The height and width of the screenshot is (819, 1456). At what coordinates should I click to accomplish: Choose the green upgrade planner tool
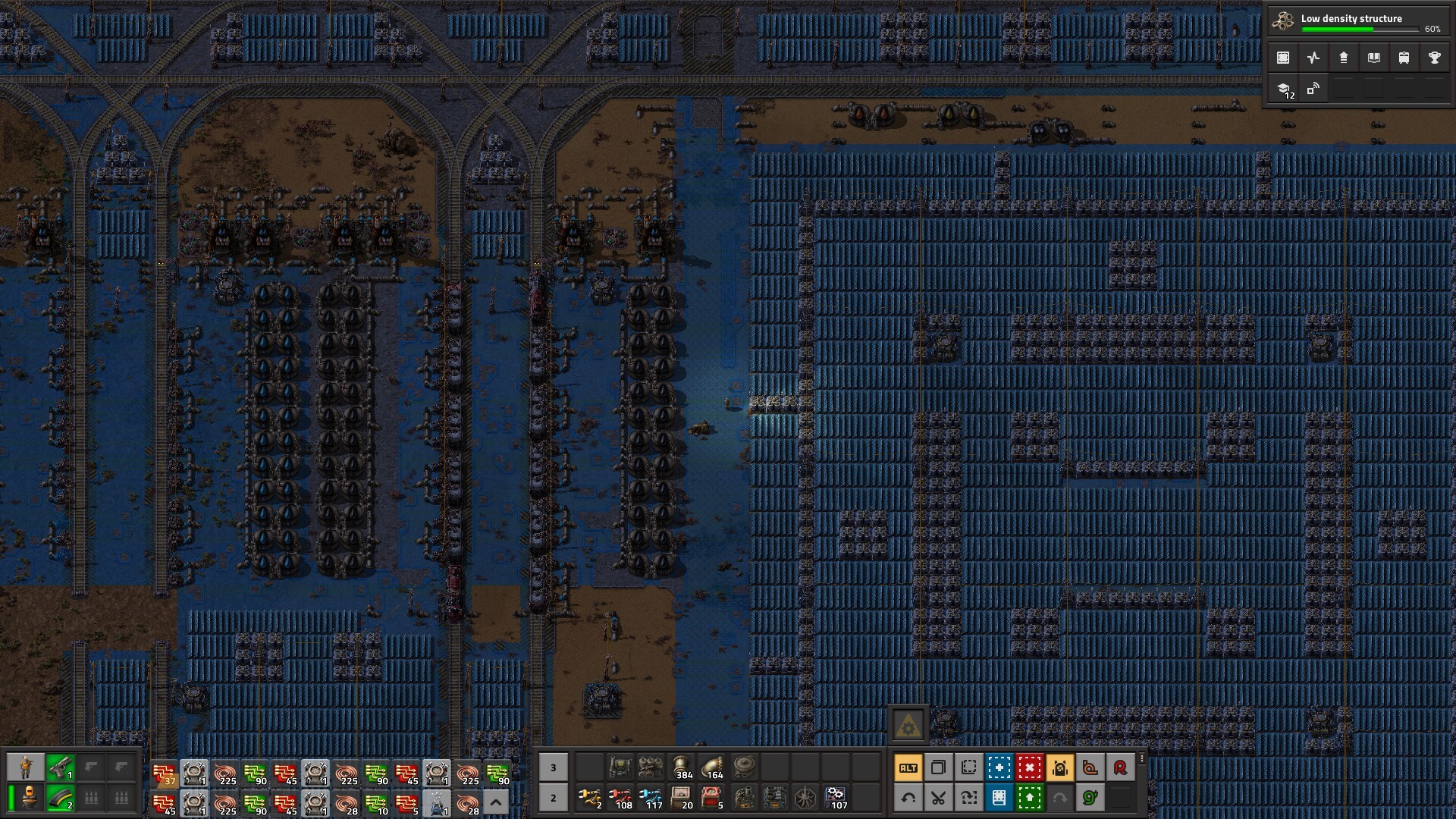click(x=1029, y=798)
